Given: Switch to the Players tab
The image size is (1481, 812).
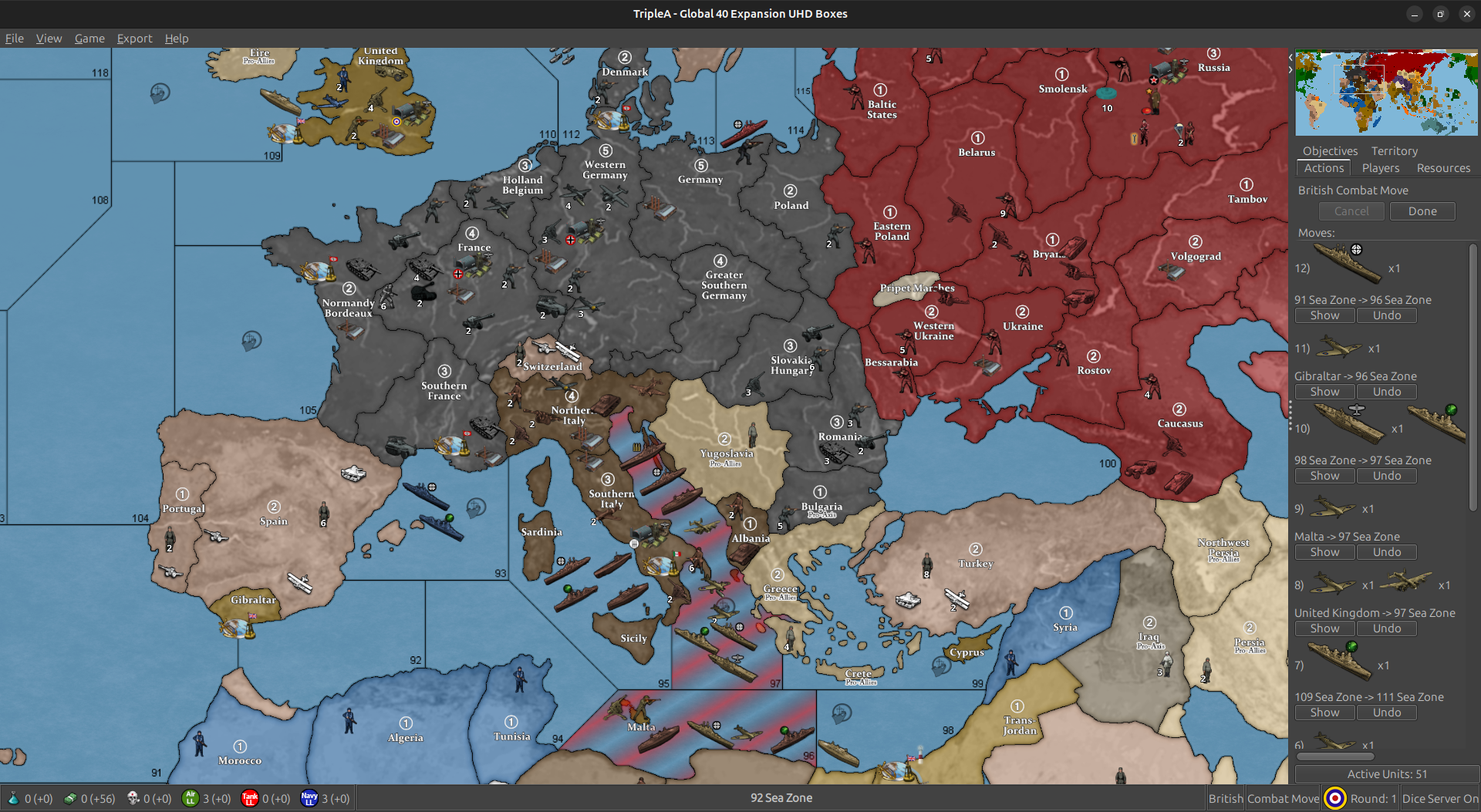Looking at the screenshot, I should [x=1381, y=168].
